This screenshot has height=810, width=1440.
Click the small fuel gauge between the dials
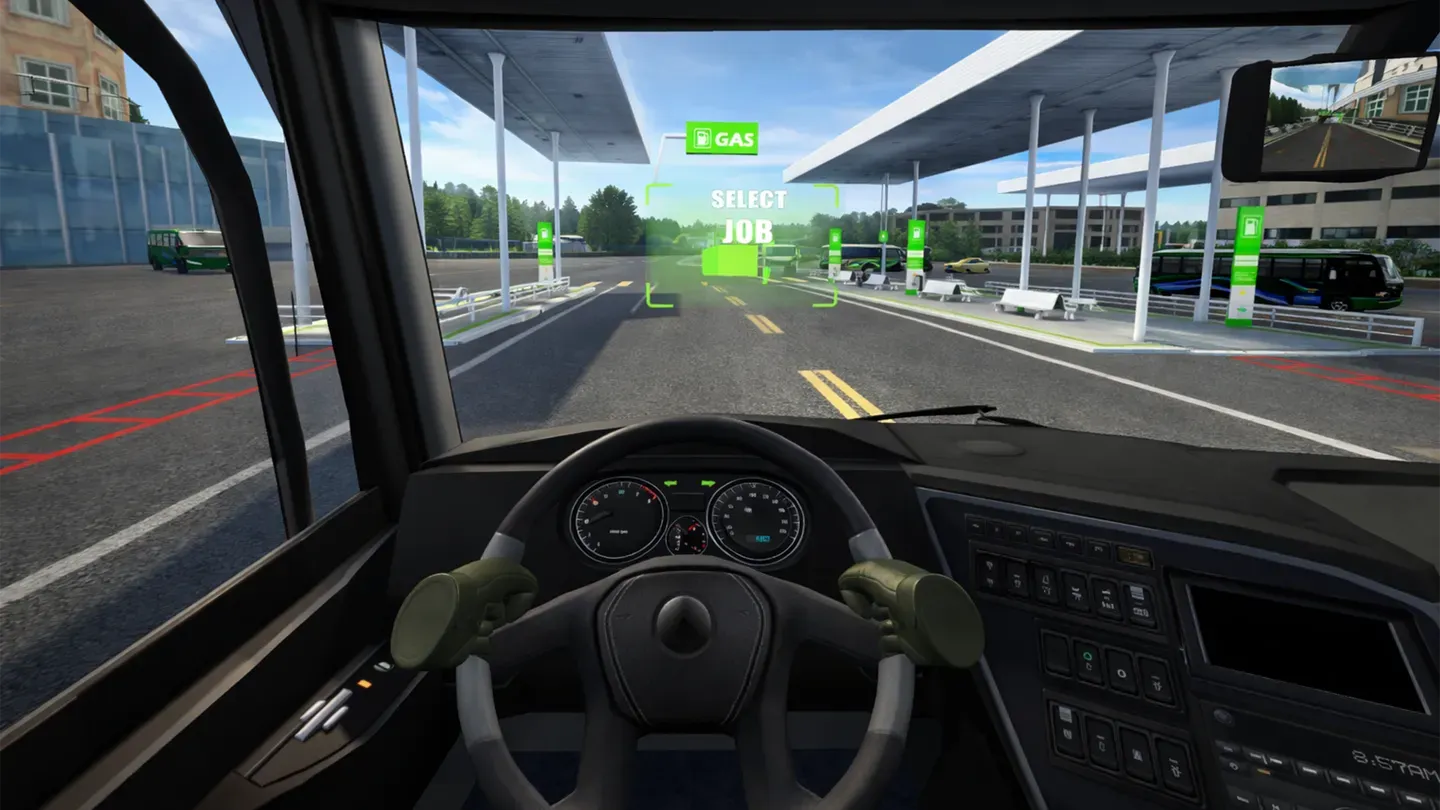click(687, 535)
